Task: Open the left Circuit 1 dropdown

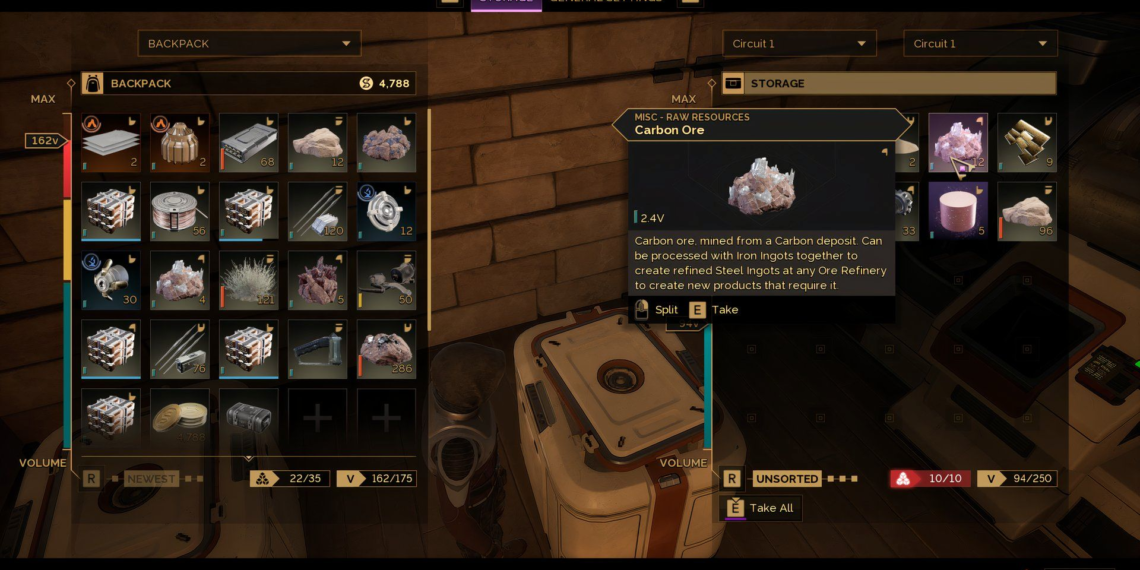Action: 799,44
